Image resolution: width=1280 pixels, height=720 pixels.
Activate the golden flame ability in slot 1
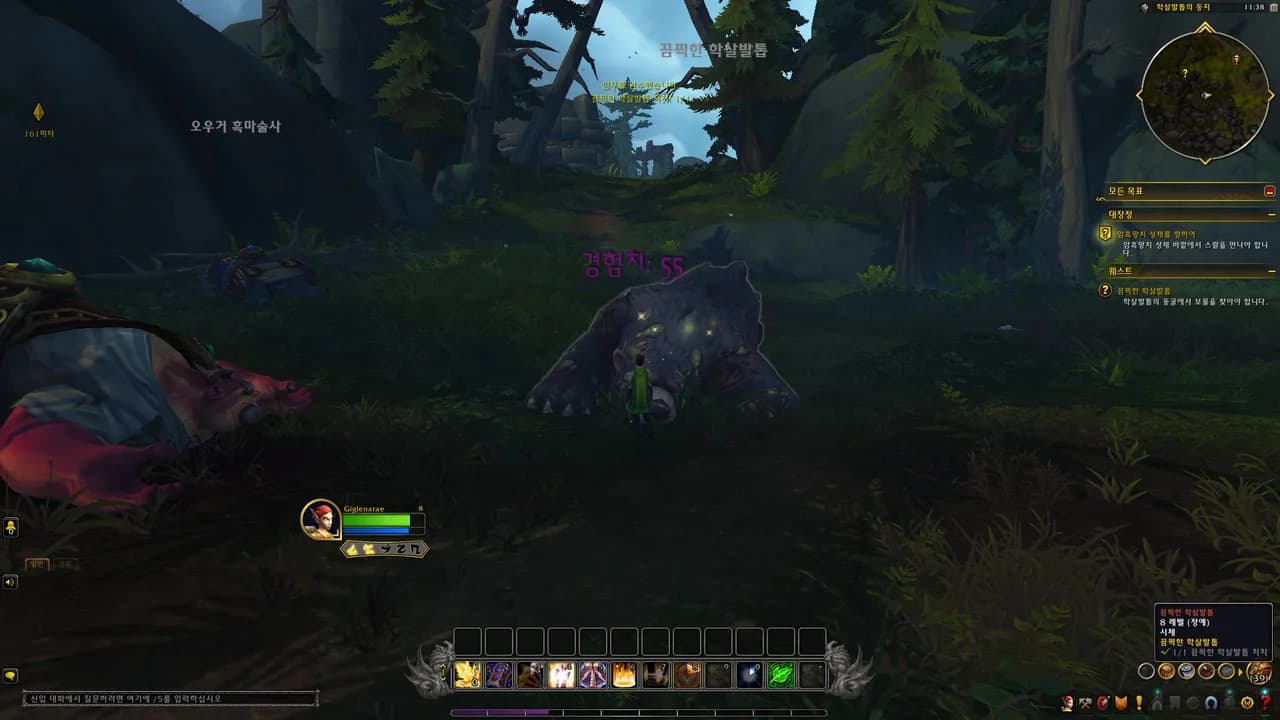pos(468,676)
